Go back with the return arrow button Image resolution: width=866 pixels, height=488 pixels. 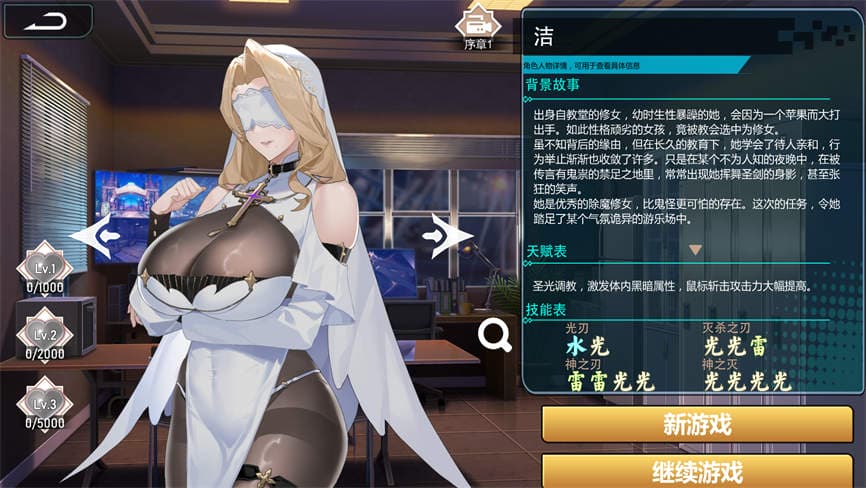[x=47, y=20]
